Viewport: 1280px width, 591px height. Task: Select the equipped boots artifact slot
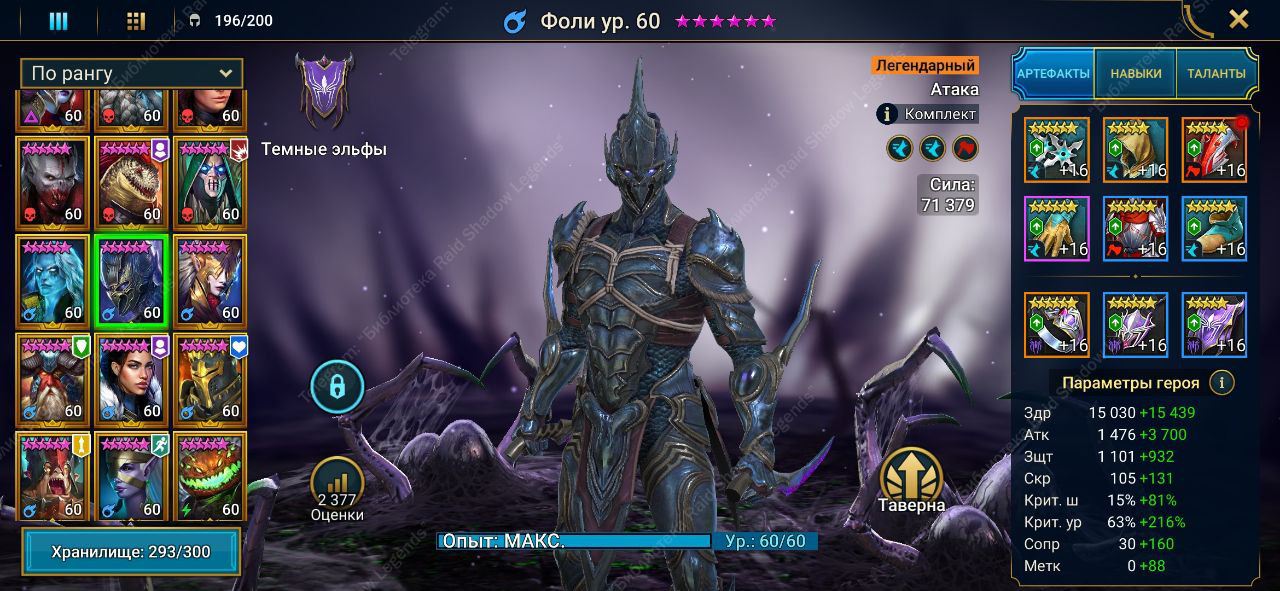(1214, 228)
